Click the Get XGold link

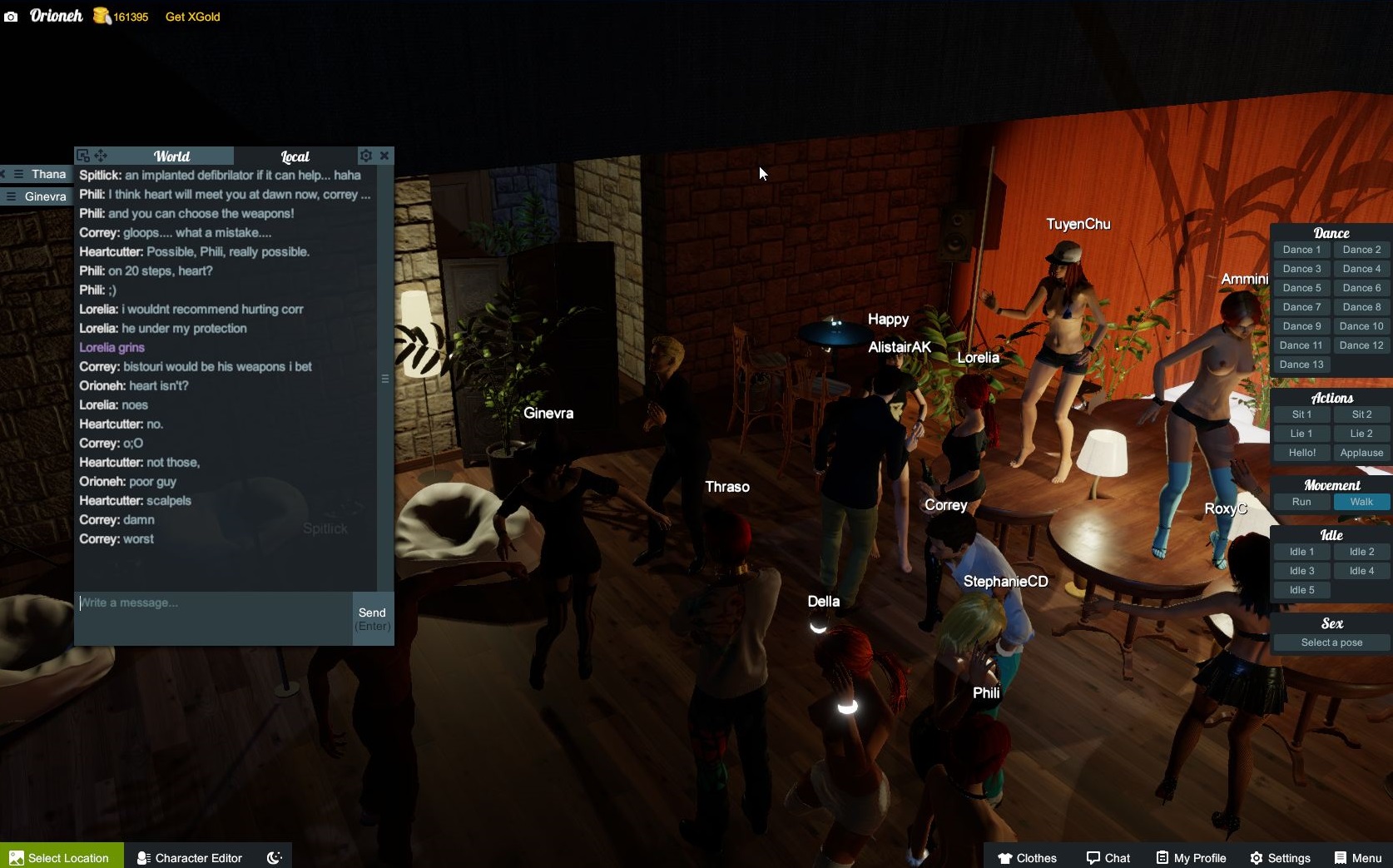pos(192,17)
